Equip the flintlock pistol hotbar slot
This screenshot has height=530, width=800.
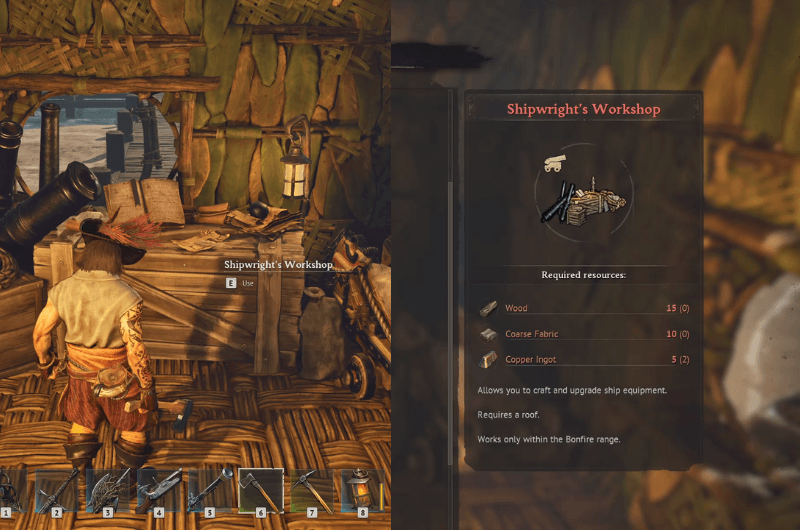158,491
